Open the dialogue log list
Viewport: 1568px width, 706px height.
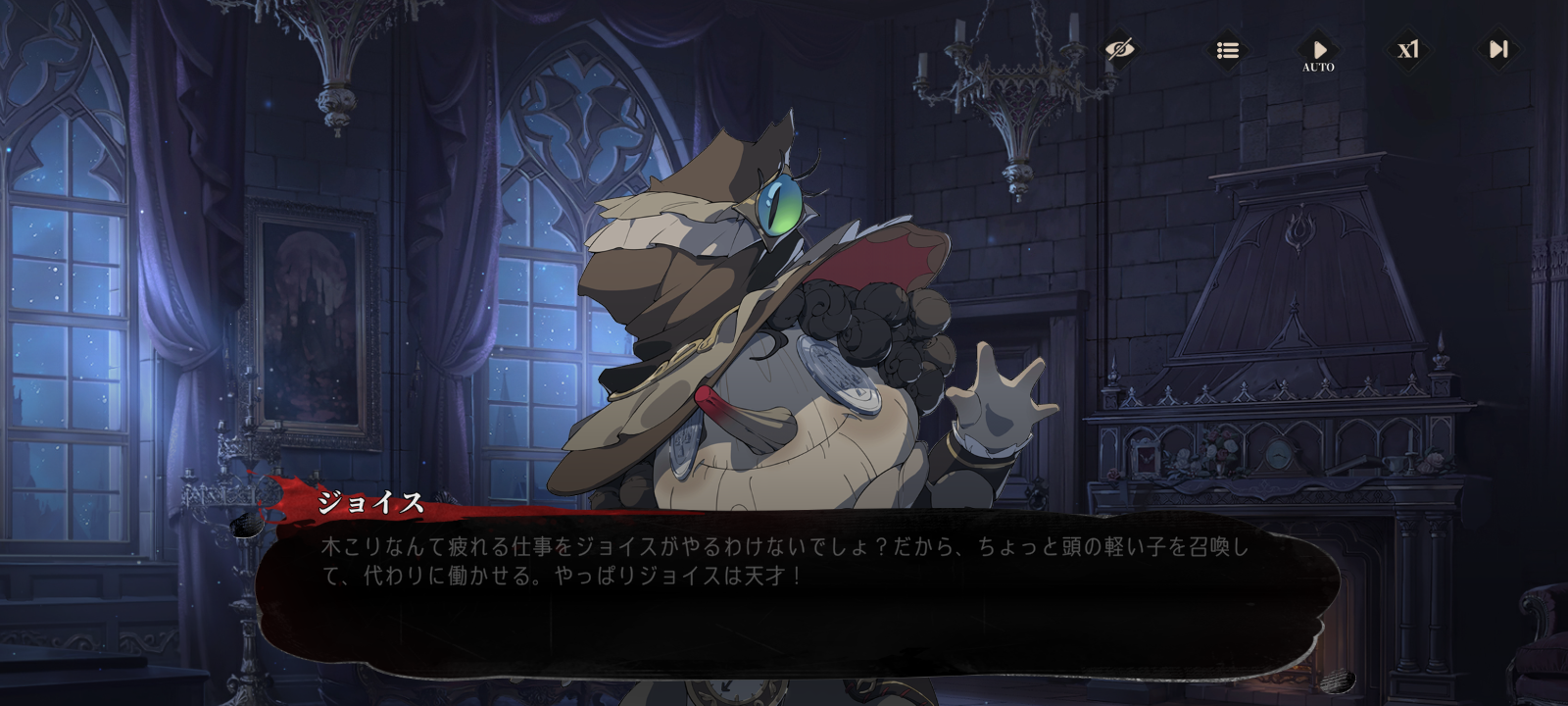1227,49
